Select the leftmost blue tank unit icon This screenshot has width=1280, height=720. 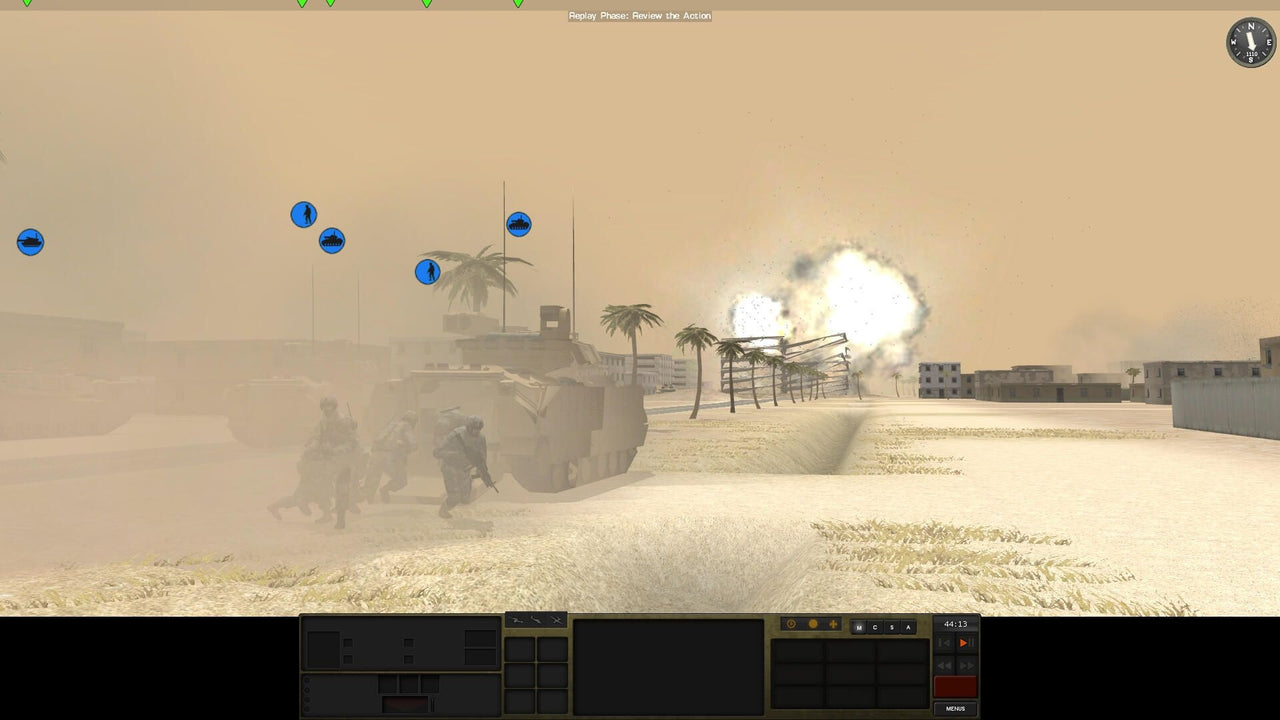coord(30,242)
